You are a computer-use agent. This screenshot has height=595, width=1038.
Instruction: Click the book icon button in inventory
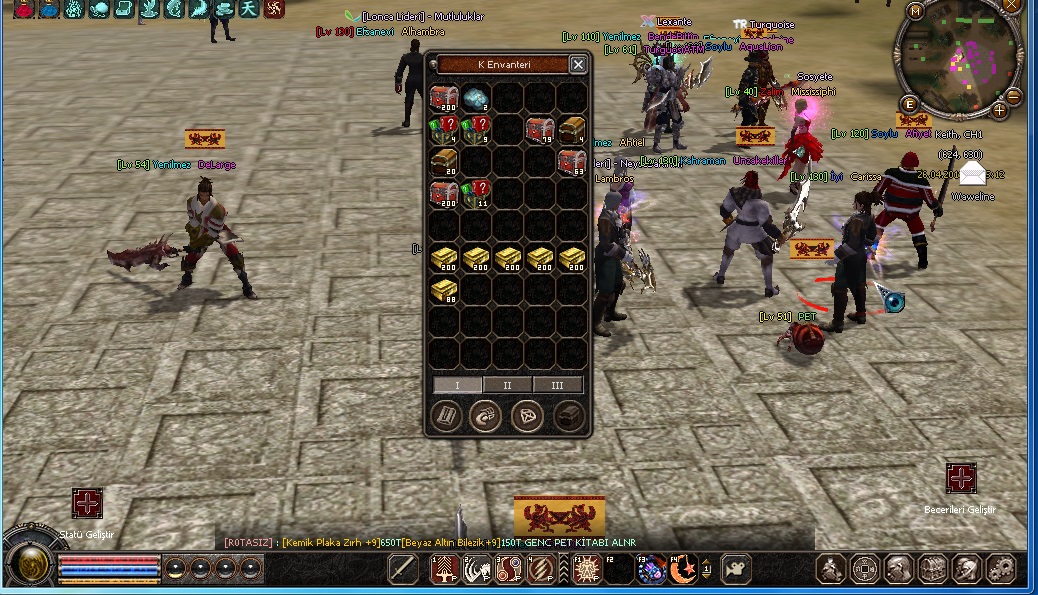click(x=446, y=417)
